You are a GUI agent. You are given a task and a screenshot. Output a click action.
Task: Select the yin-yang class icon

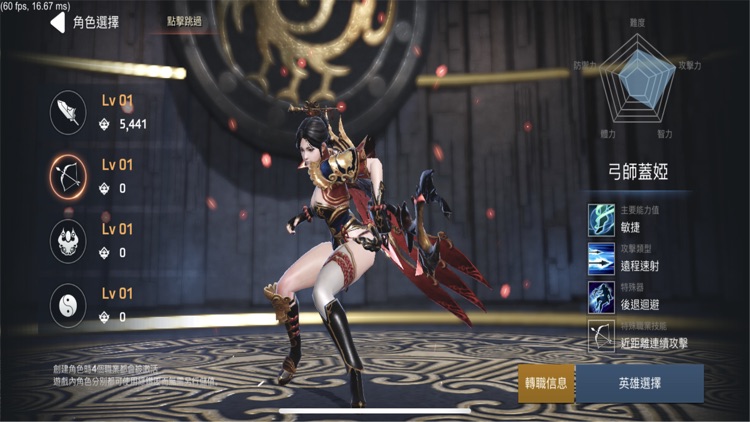point(68,304)
